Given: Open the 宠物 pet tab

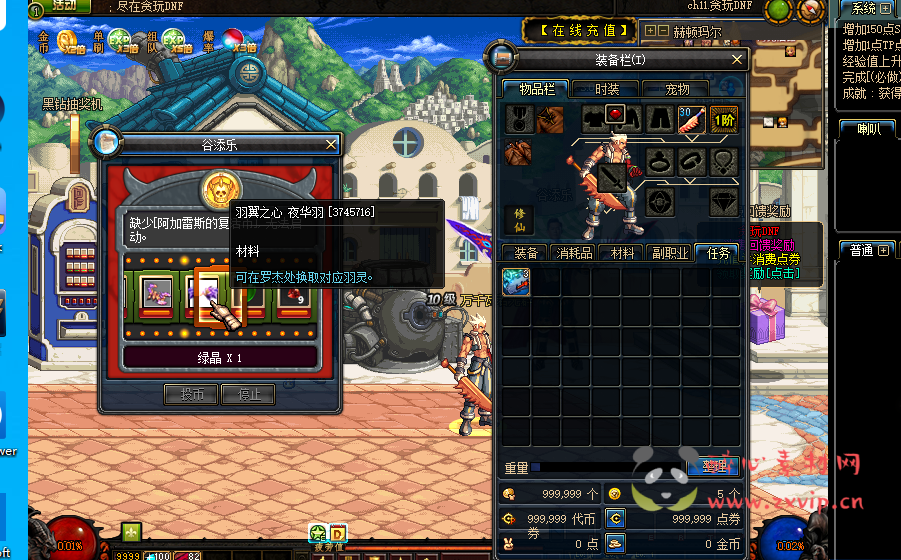Looking at the screenshot, I should pyautogui.click(x=677, y=90).
